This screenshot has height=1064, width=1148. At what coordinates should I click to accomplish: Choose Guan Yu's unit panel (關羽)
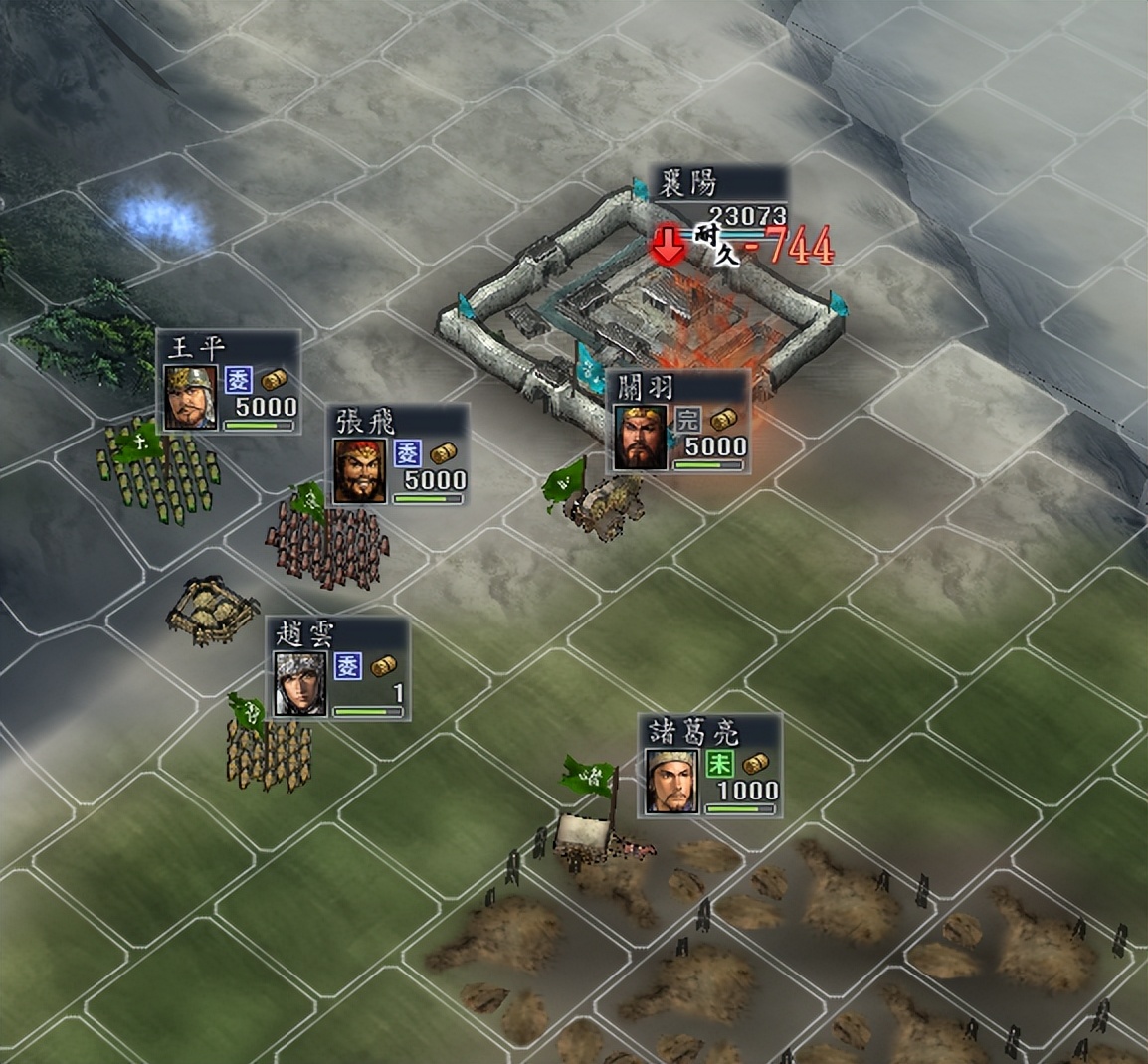pos(677,423)
